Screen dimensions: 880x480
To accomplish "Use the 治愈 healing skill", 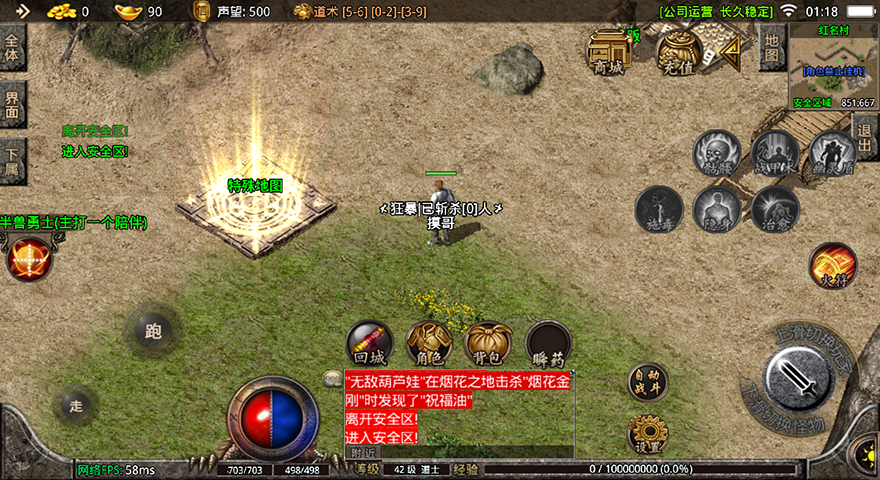I will (x=775, y=210).
